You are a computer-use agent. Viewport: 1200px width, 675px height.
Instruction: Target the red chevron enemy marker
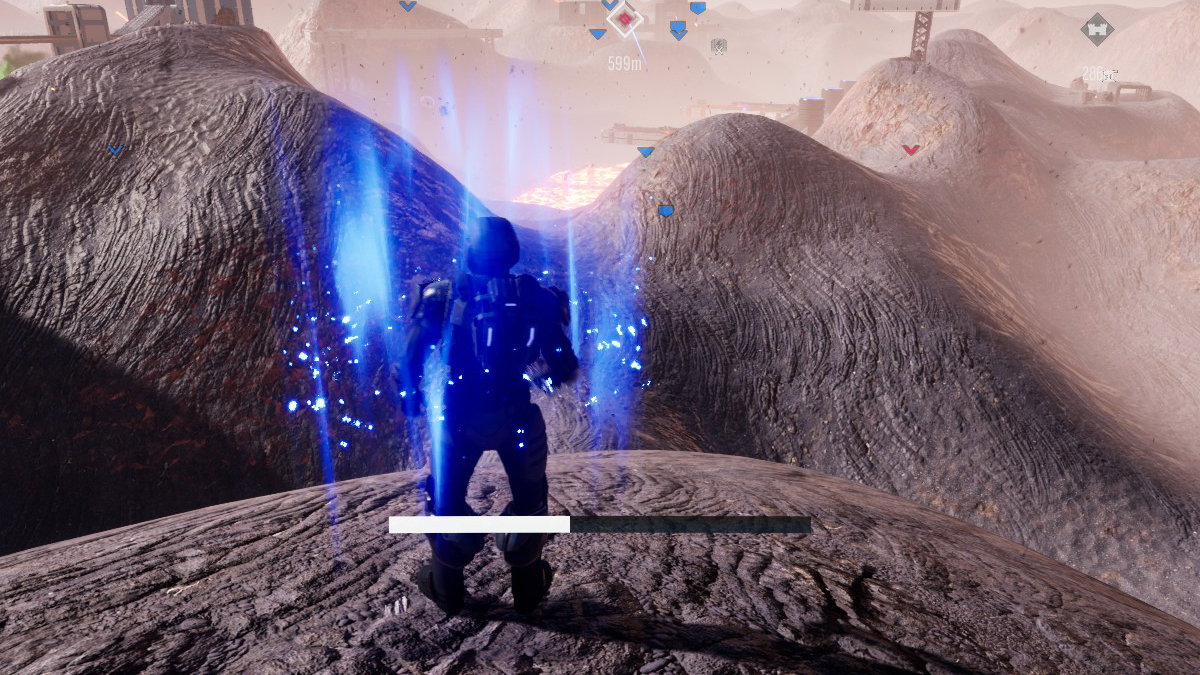(x=910, y=150)
